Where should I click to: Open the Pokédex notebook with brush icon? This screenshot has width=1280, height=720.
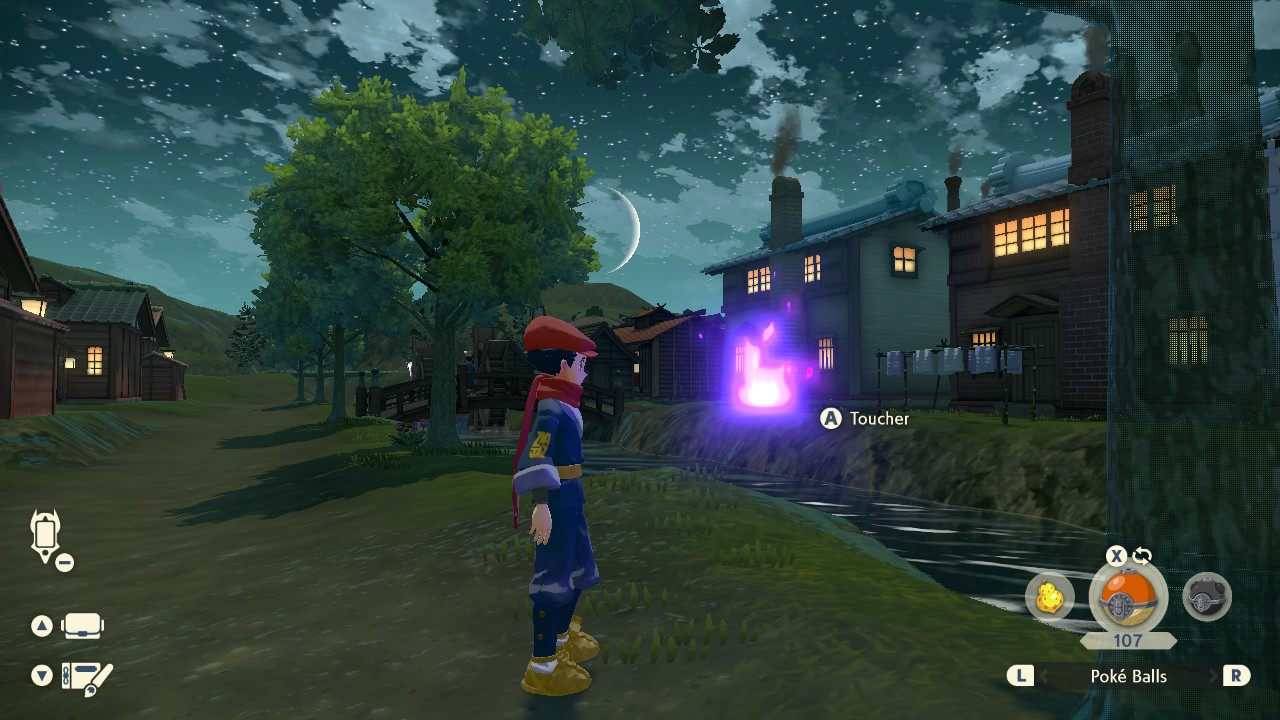[87, 678]
